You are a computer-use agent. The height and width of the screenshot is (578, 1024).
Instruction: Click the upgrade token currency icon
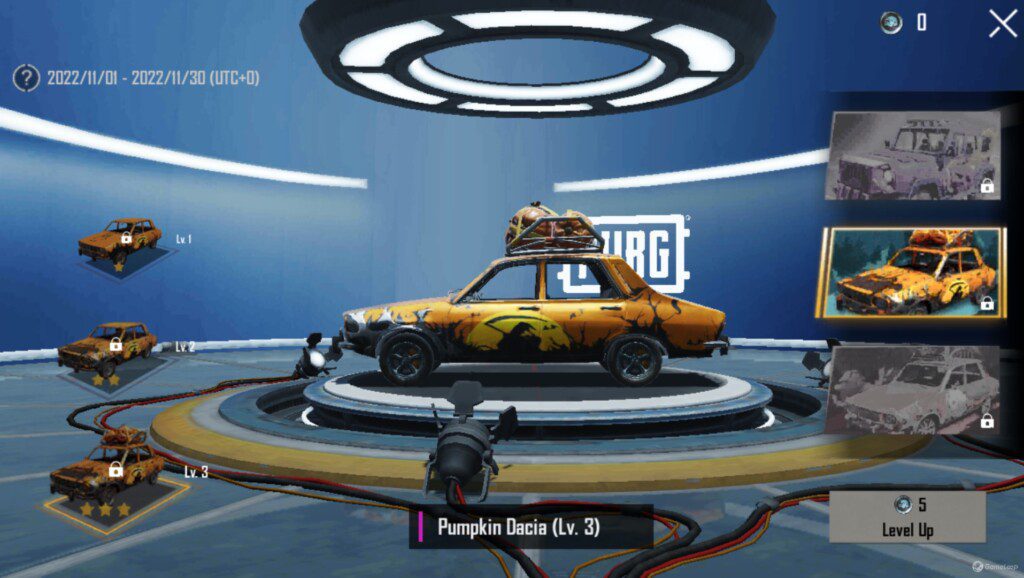pos(891,23)
